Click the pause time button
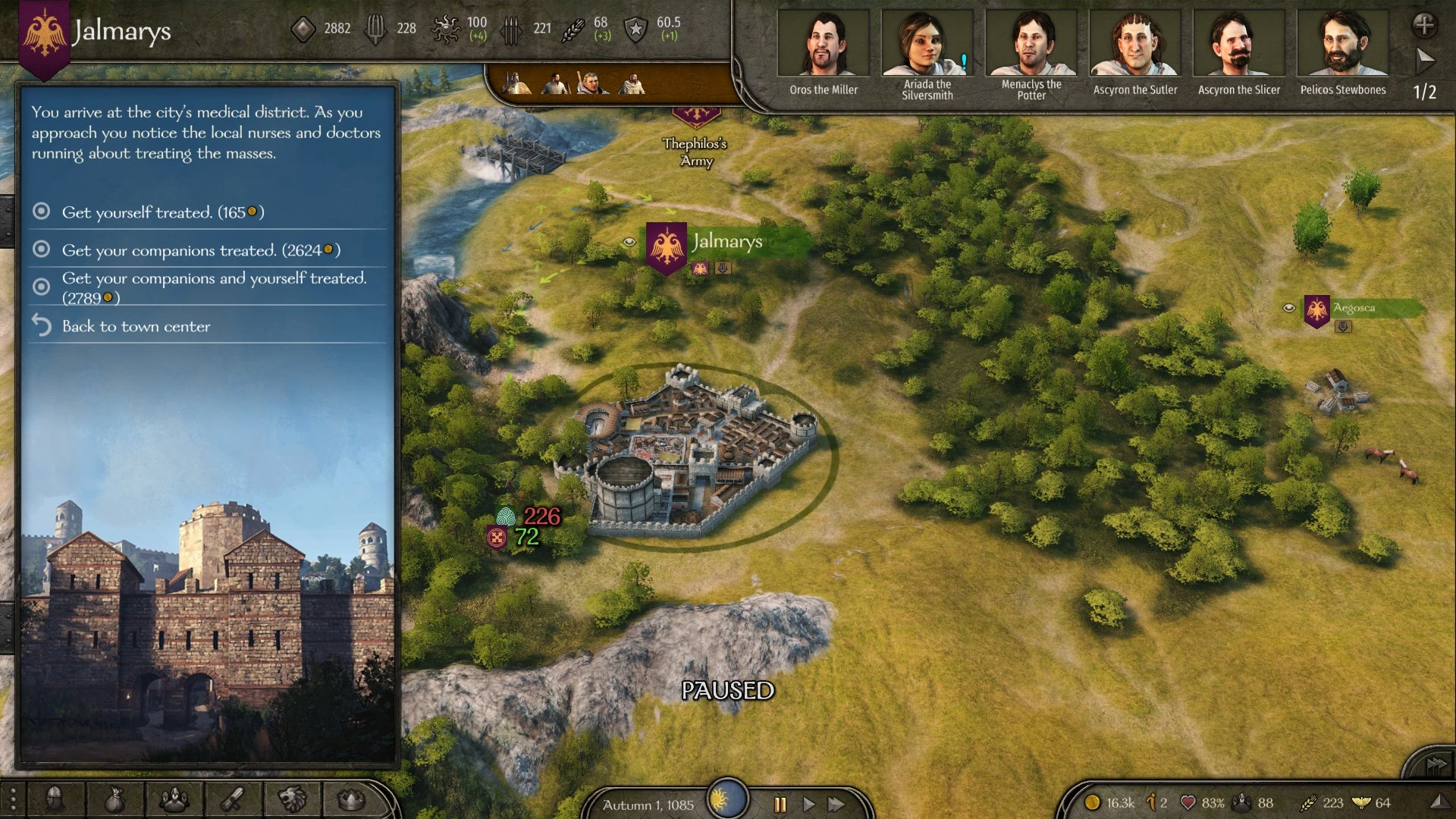 [780, 804]
